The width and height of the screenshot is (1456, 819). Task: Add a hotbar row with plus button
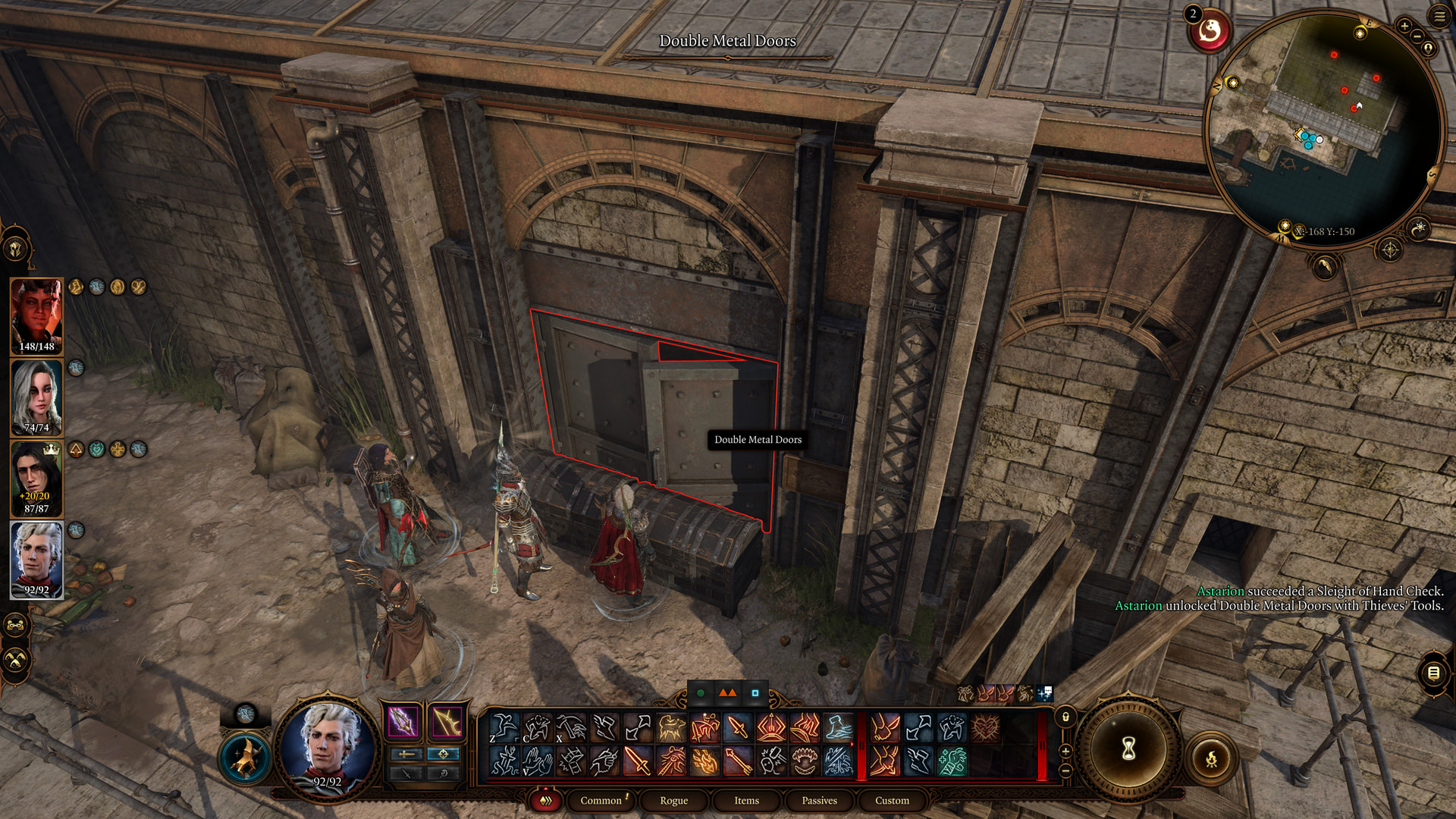(x=1065, y=751)
